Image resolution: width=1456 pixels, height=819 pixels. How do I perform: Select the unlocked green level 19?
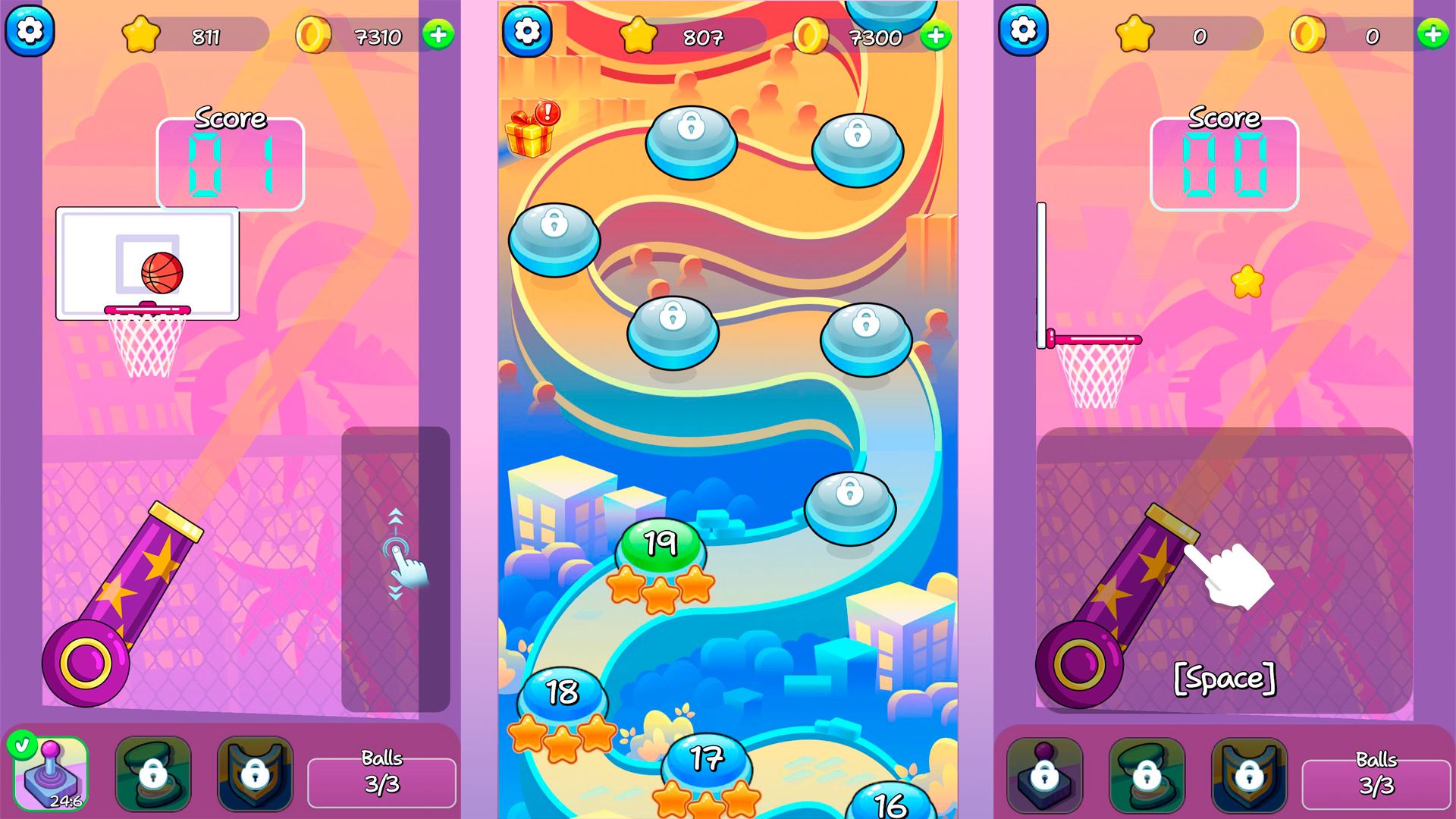click(659, 543)
